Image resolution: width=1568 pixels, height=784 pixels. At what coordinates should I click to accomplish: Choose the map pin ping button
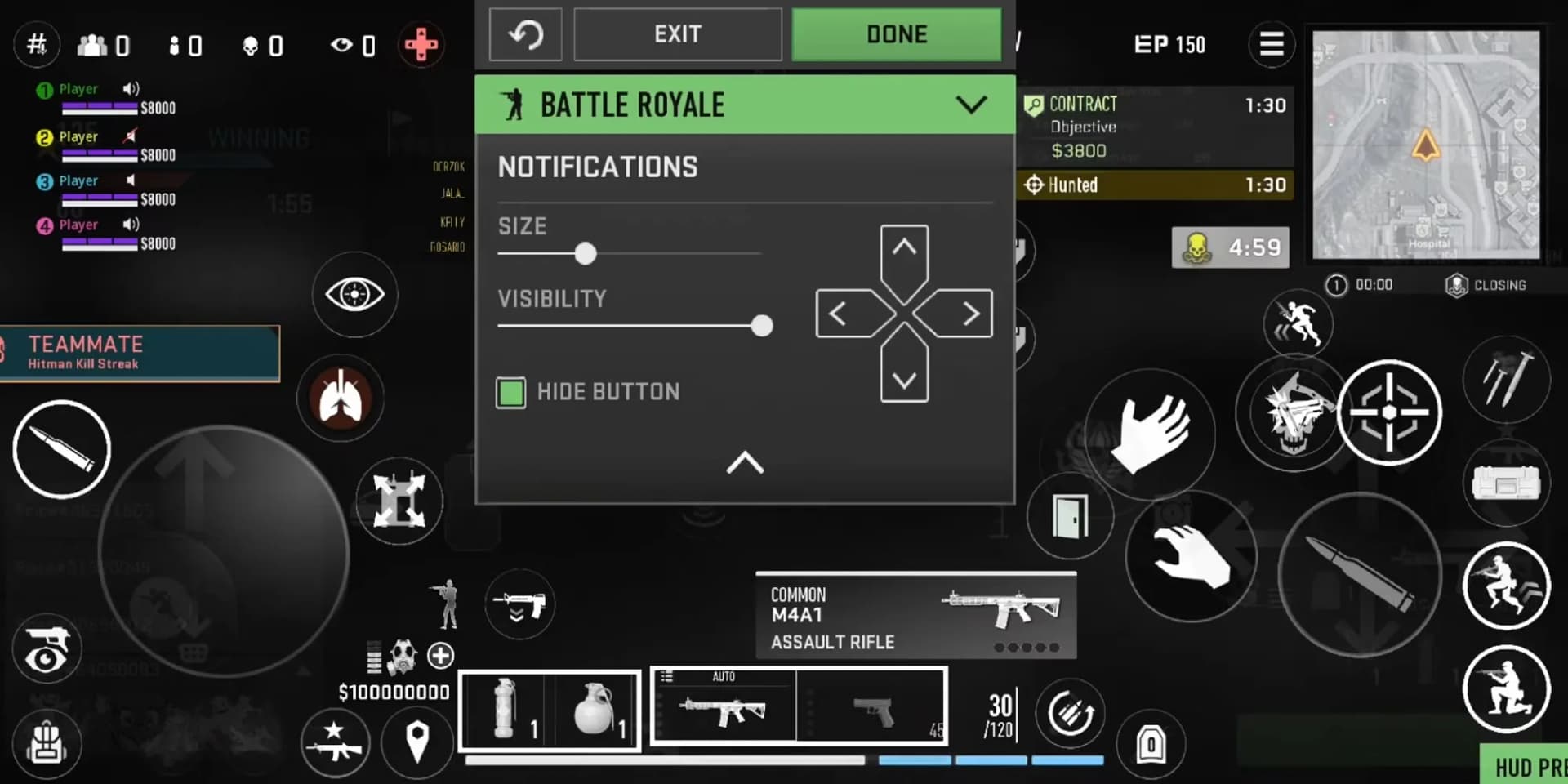click(417, 741)
